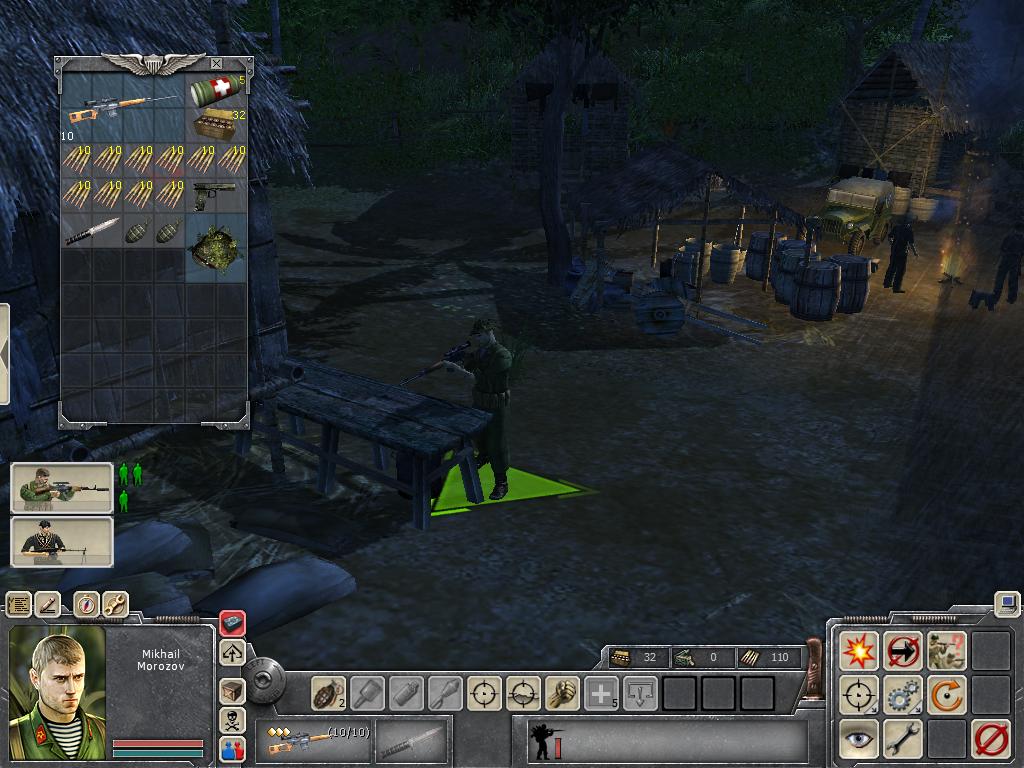
Task: Select the machine gunner squad portrait
Action: pyautogui.click(x=62, y=542)
